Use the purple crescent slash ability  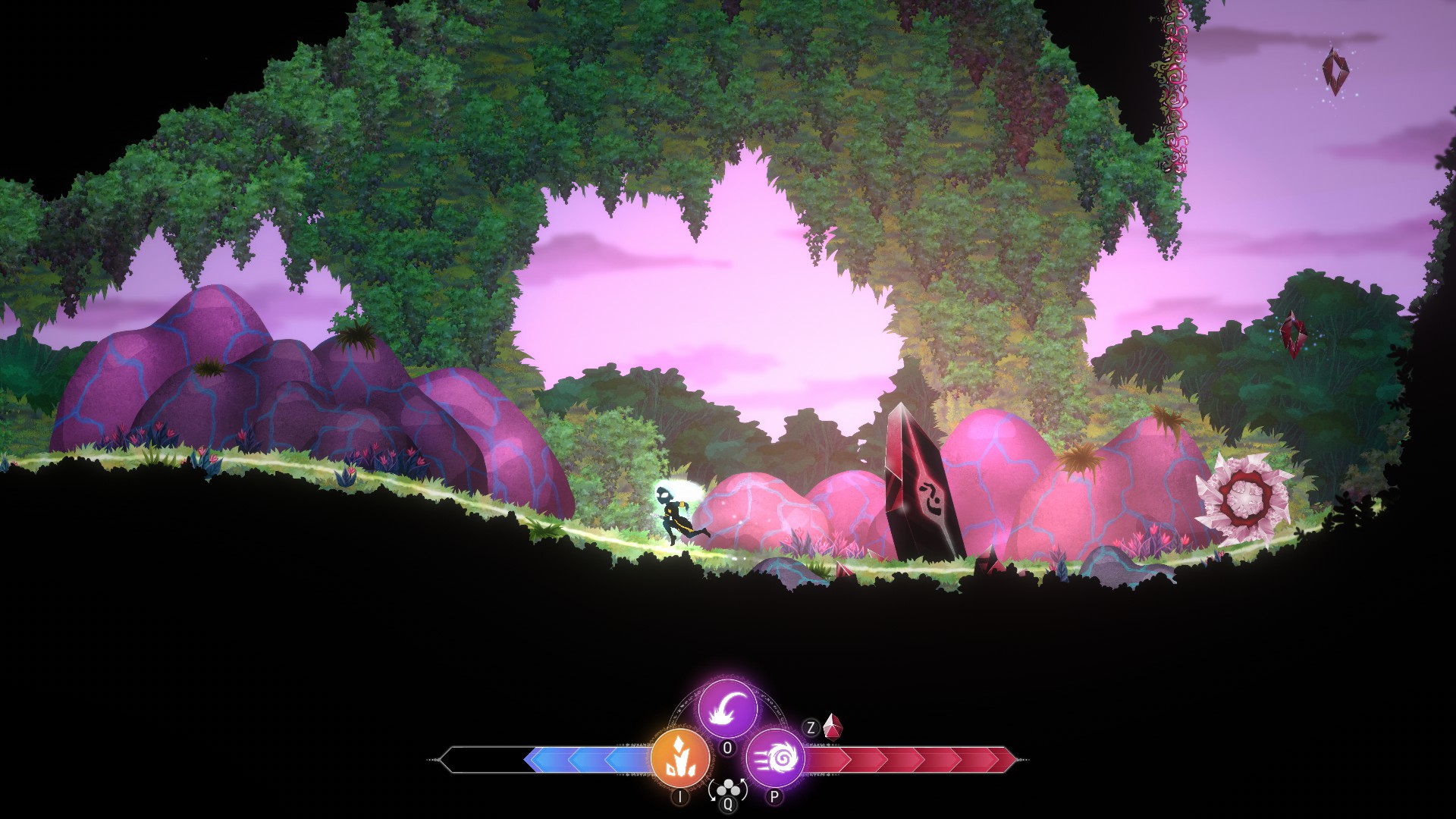pos(727,709)
